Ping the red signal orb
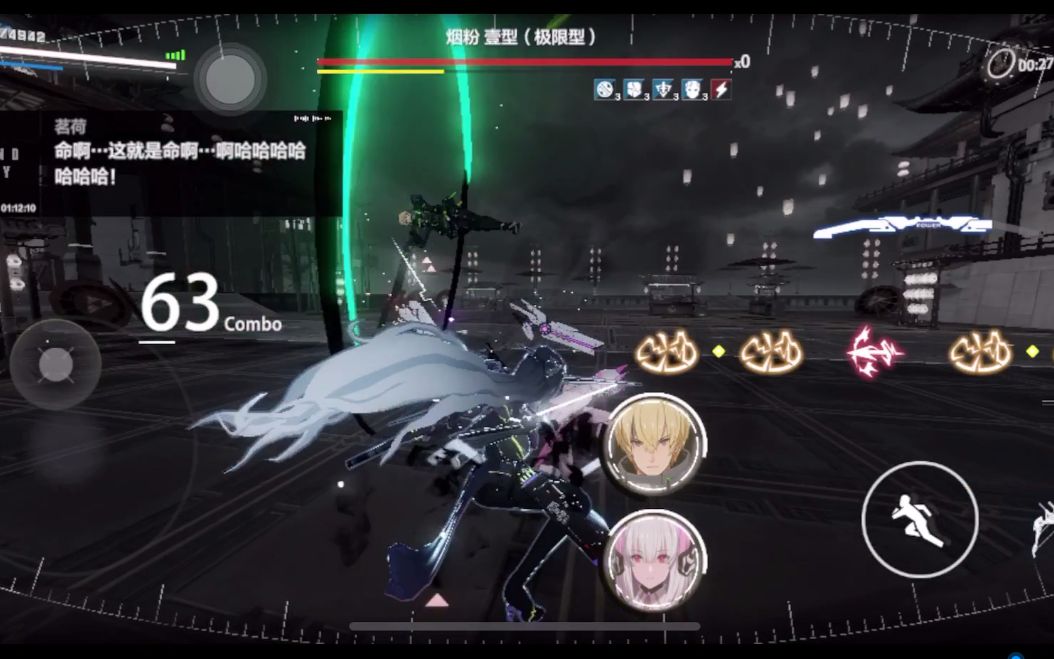1054x659 pixels. point(874,352)
